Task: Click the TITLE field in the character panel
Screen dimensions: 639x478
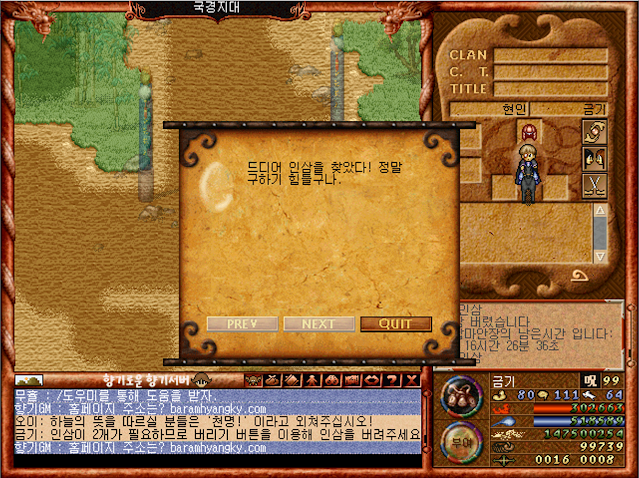Action: click(x=550, y=88)
